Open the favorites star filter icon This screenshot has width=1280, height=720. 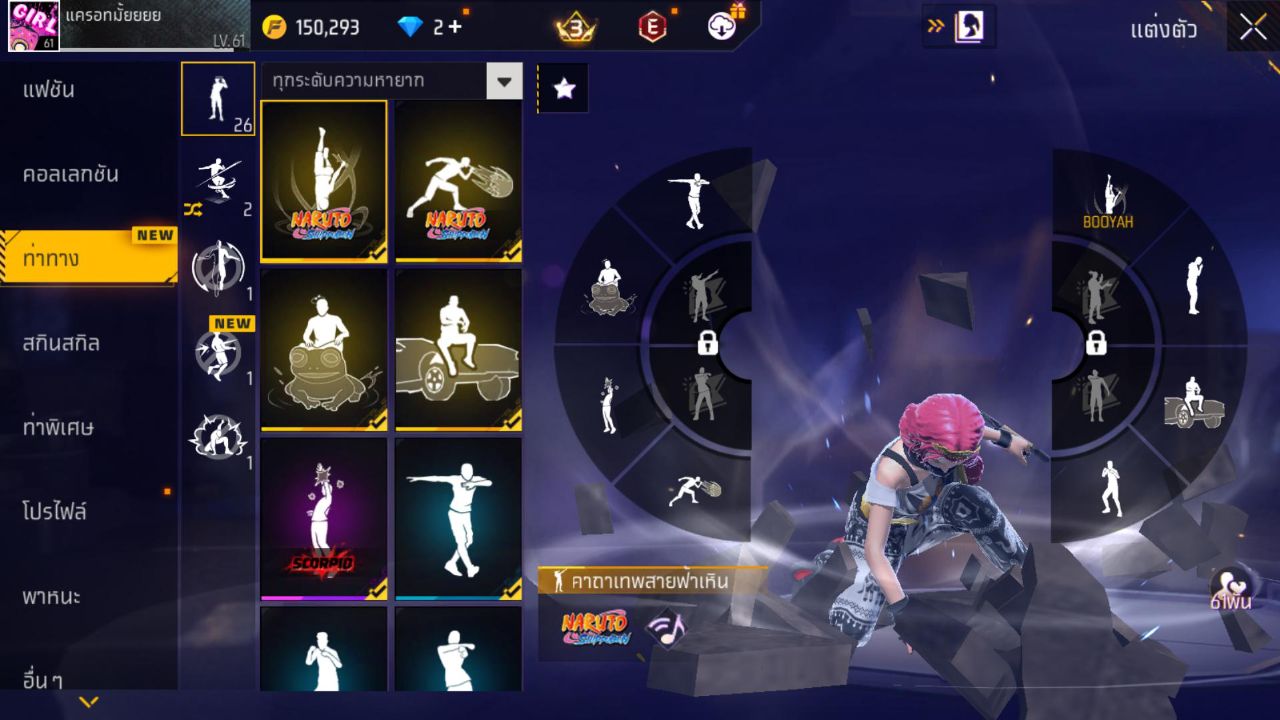coord(564,88)
